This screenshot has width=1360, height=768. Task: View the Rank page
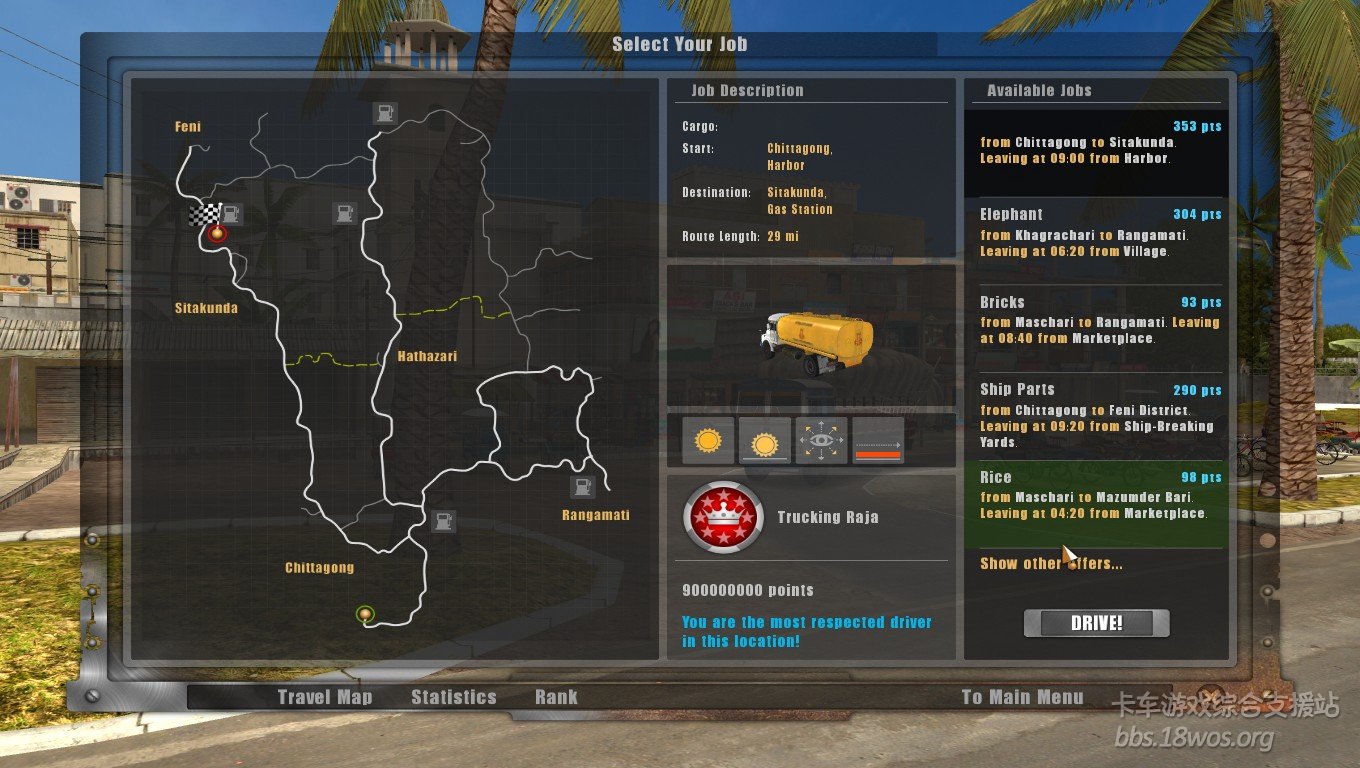point(556,698)
